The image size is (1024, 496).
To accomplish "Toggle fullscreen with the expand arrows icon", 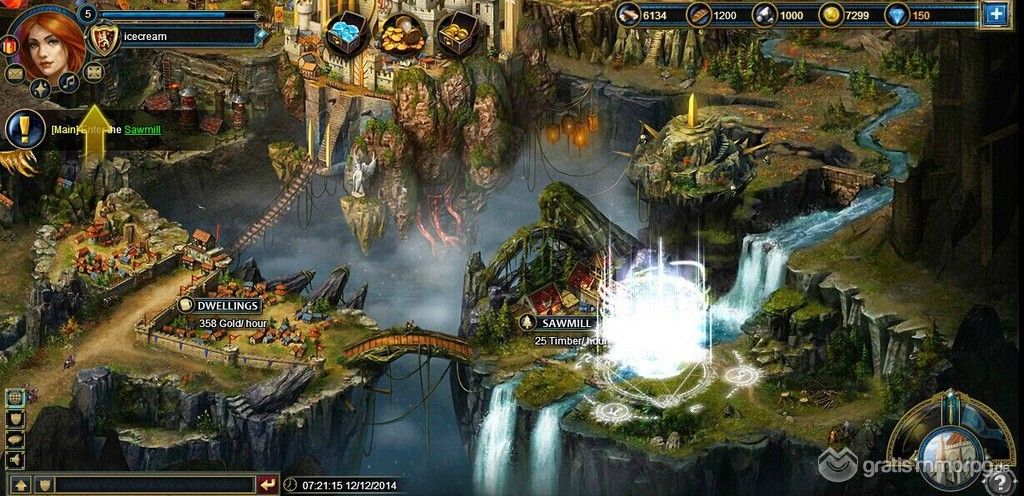I will pos(93,71).
